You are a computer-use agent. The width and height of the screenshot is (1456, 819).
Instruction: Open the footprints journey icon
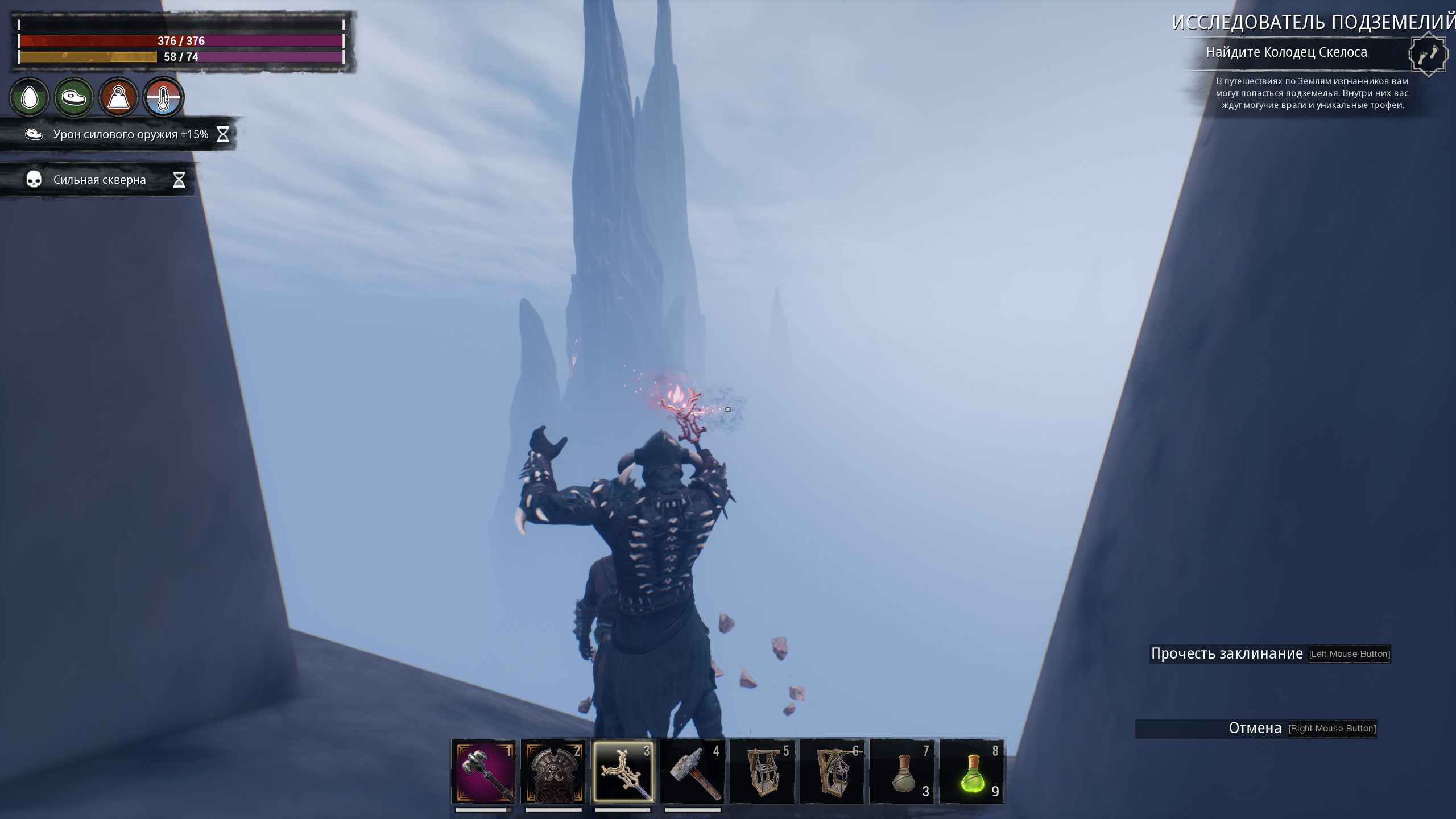(x=1427, y=55)
